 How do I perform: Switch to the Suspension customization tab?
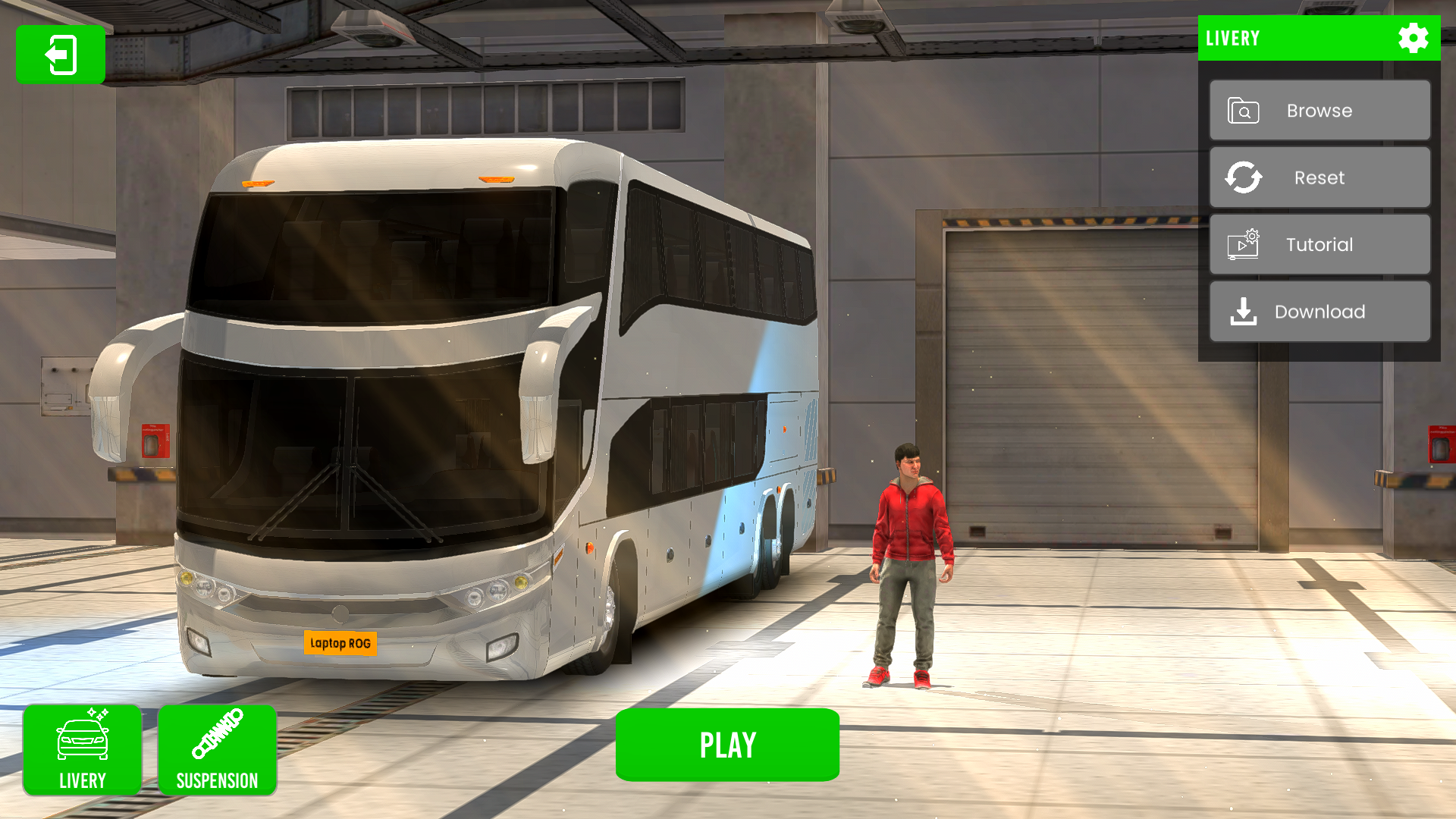click(218, 750)
